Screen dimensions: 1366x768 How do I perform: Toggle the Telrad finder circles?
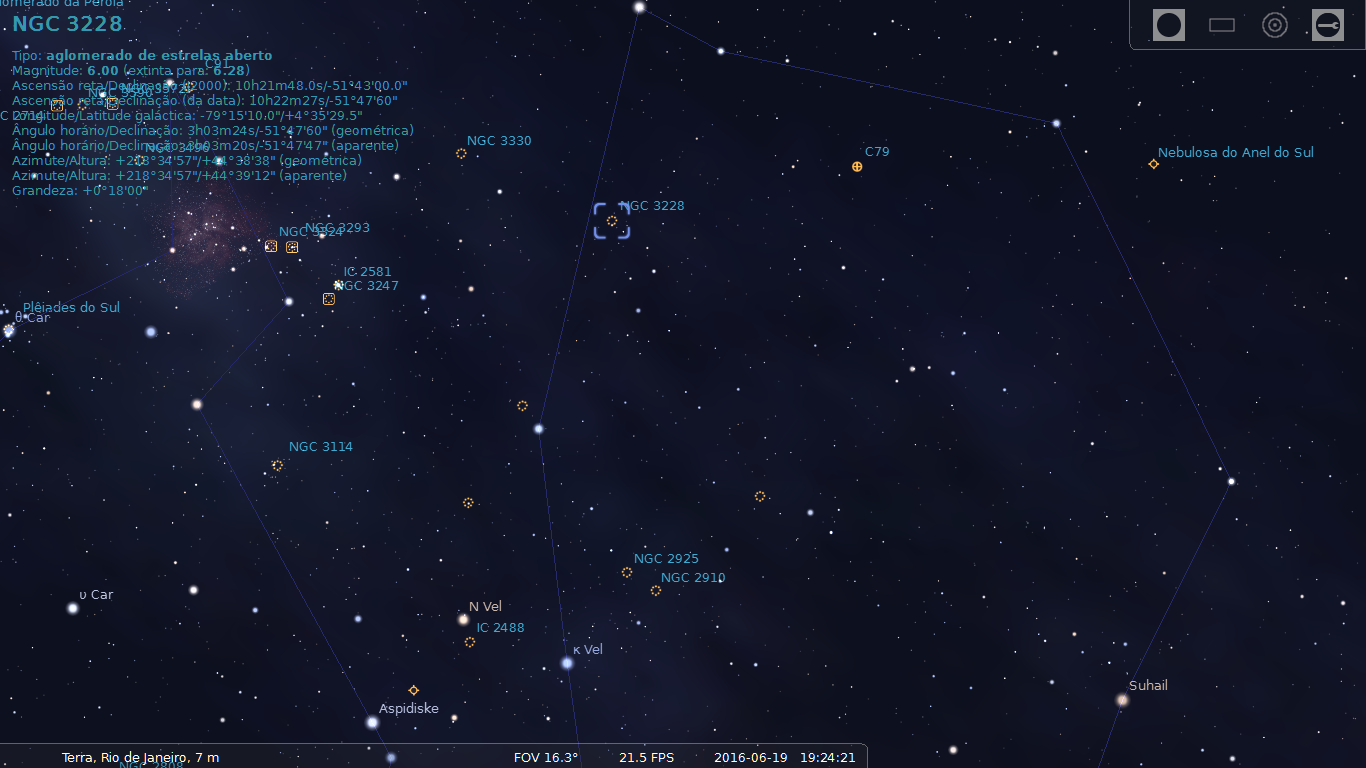point(1275,25)
